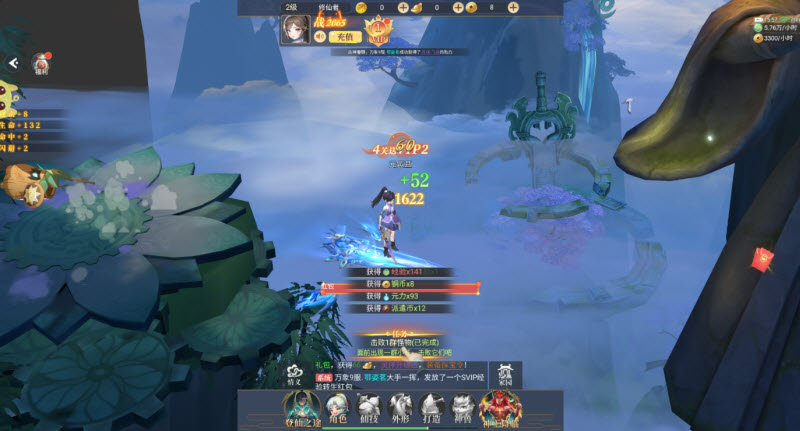Open the 角色 character panel
The image size is (800, 431).
click(x=338, y=407)
